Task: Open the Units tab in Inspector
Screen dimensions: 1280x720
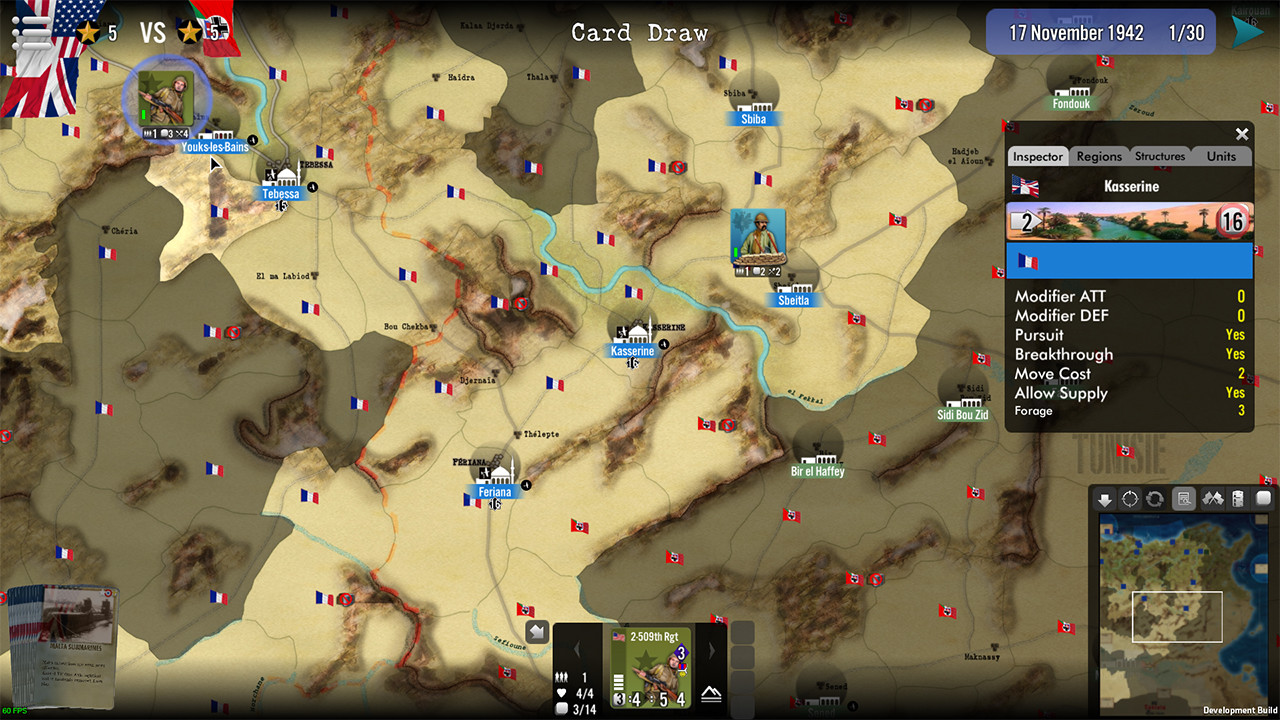Action: 1221,156
